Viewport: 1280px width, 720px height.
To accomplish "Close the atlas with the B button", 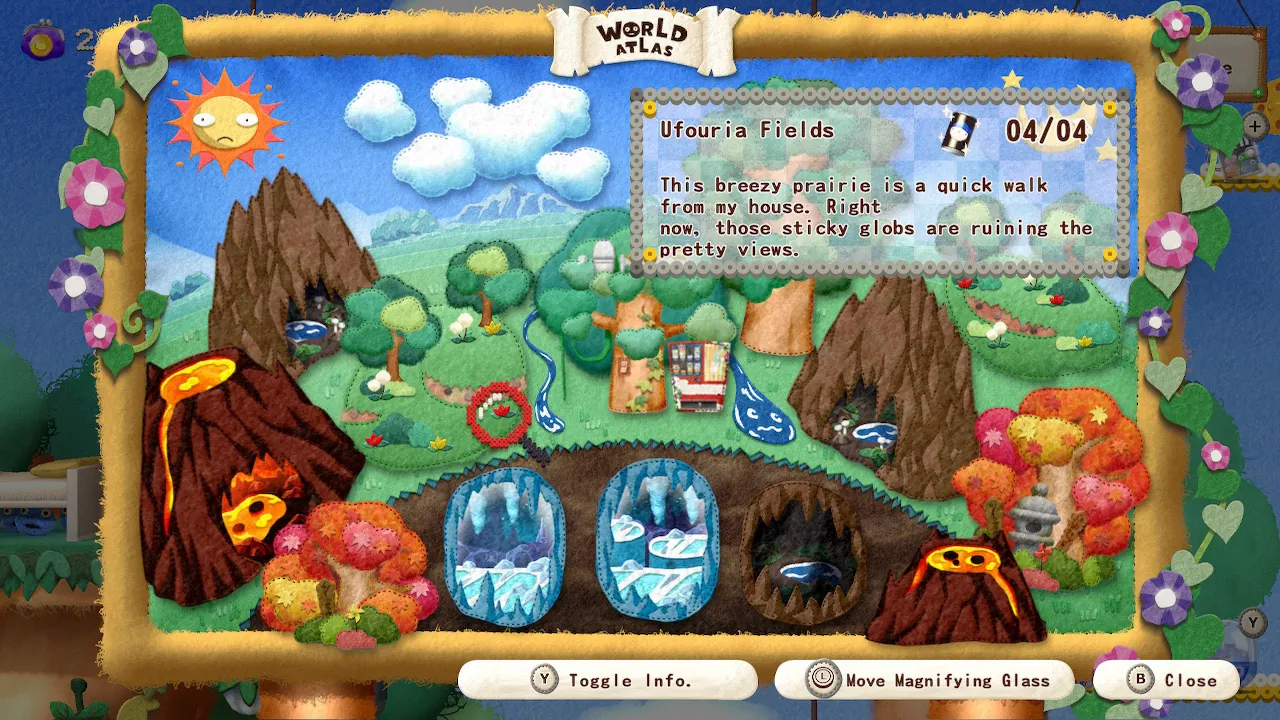I will click(x=1166, y=680).
